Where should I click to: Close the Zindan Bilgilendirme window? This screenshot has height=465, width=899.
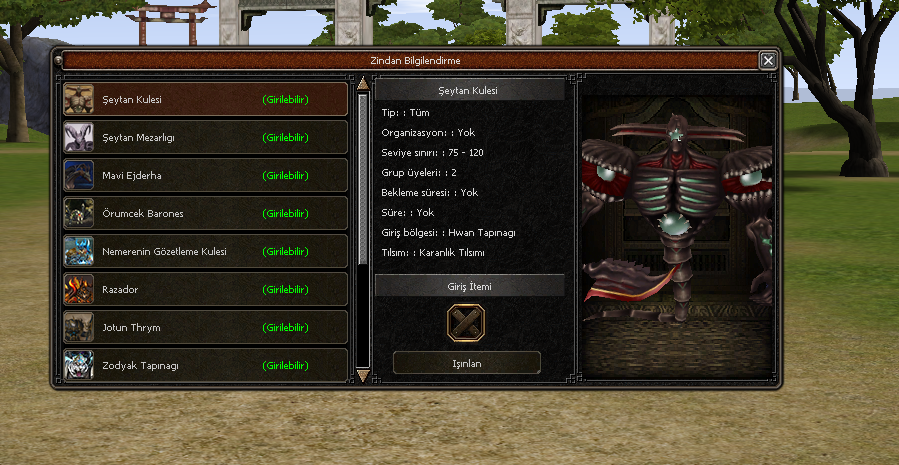tap(768, 60)
